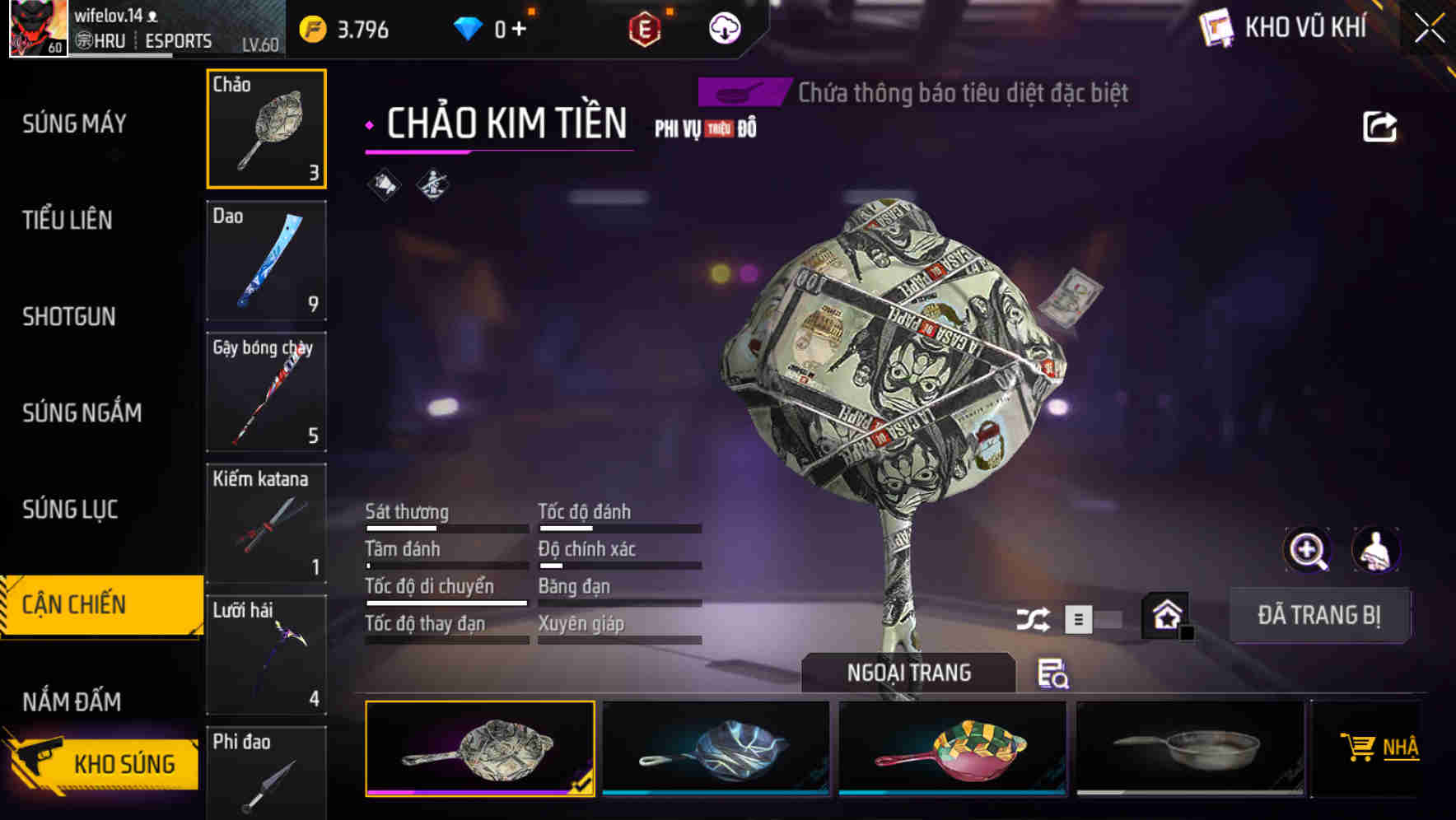Open the NGOẠI TRANG skins tab

908,673
